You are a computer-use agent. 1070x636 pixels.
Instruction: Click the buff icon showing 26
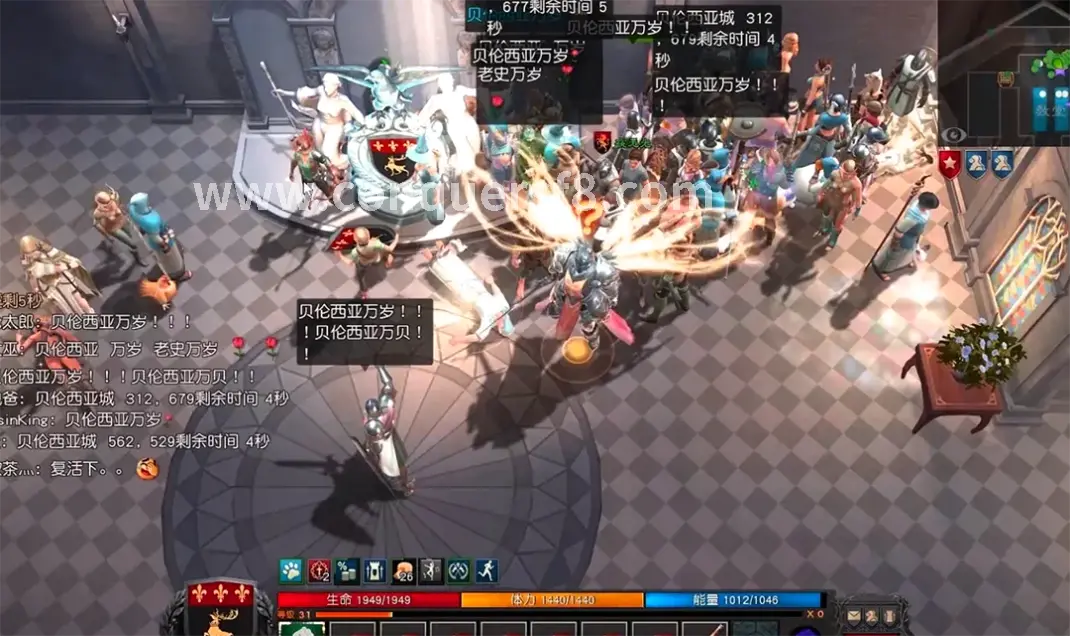(x=403, y=571)
